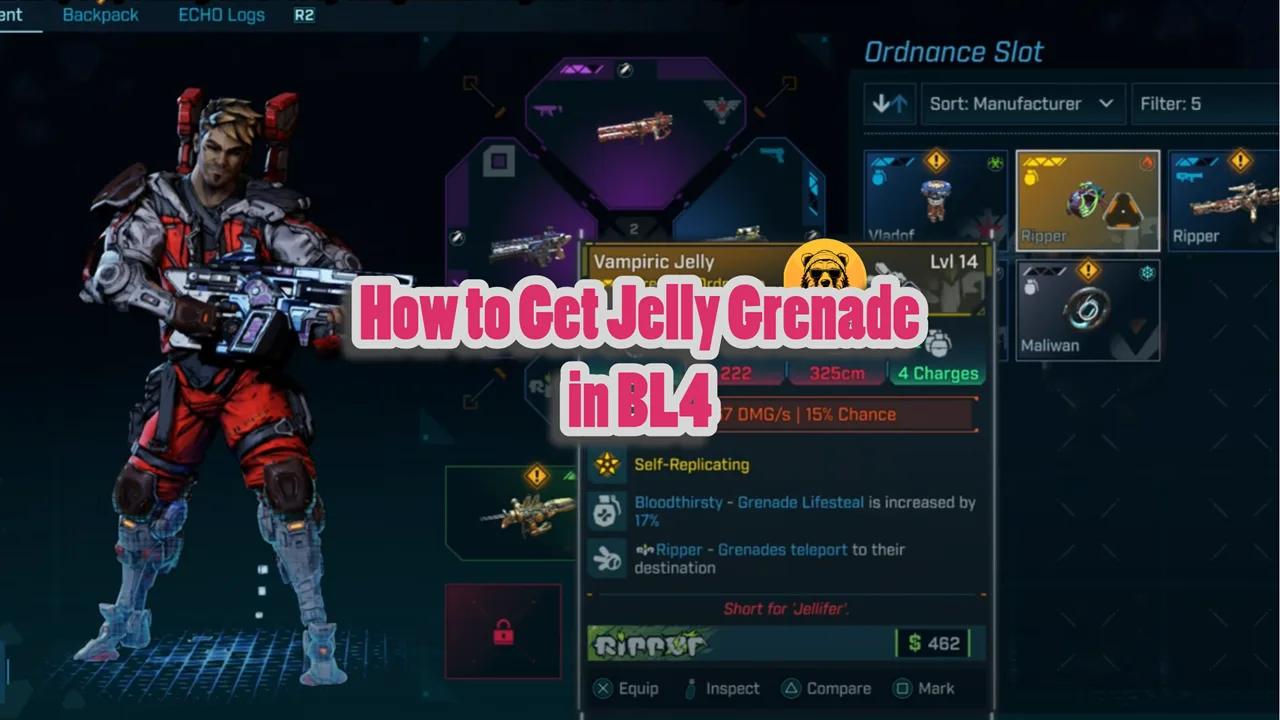The image size is (1280, 720).
Task: Toggle the sort direction arrows
Action: (x=889, y=103)
